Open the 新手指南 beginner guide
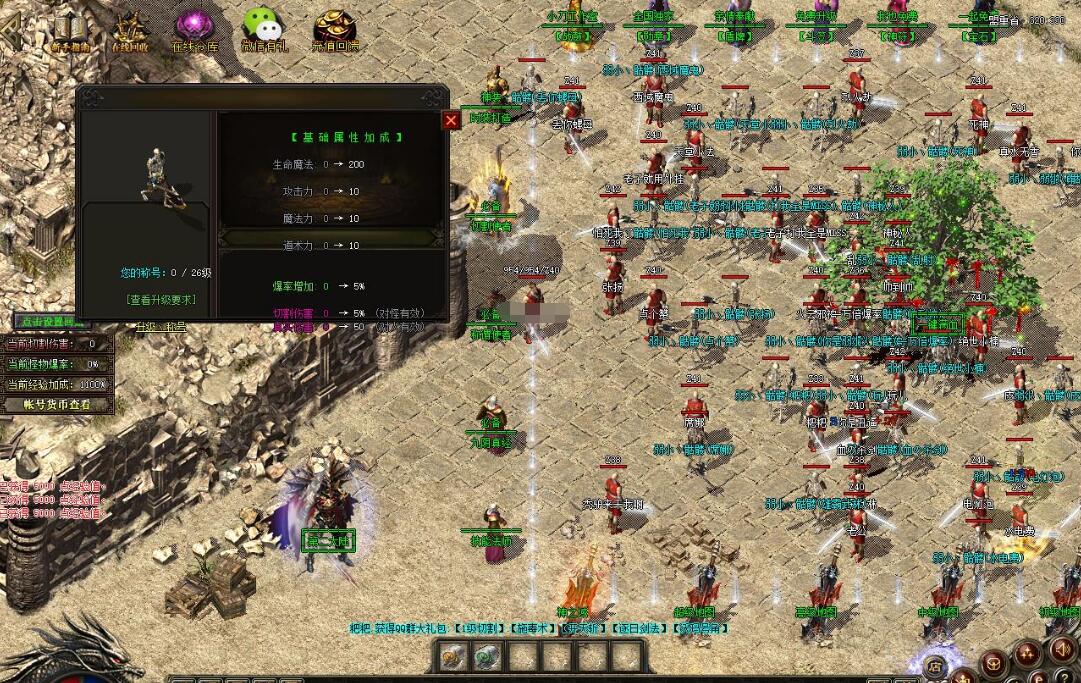 [70, 30]
